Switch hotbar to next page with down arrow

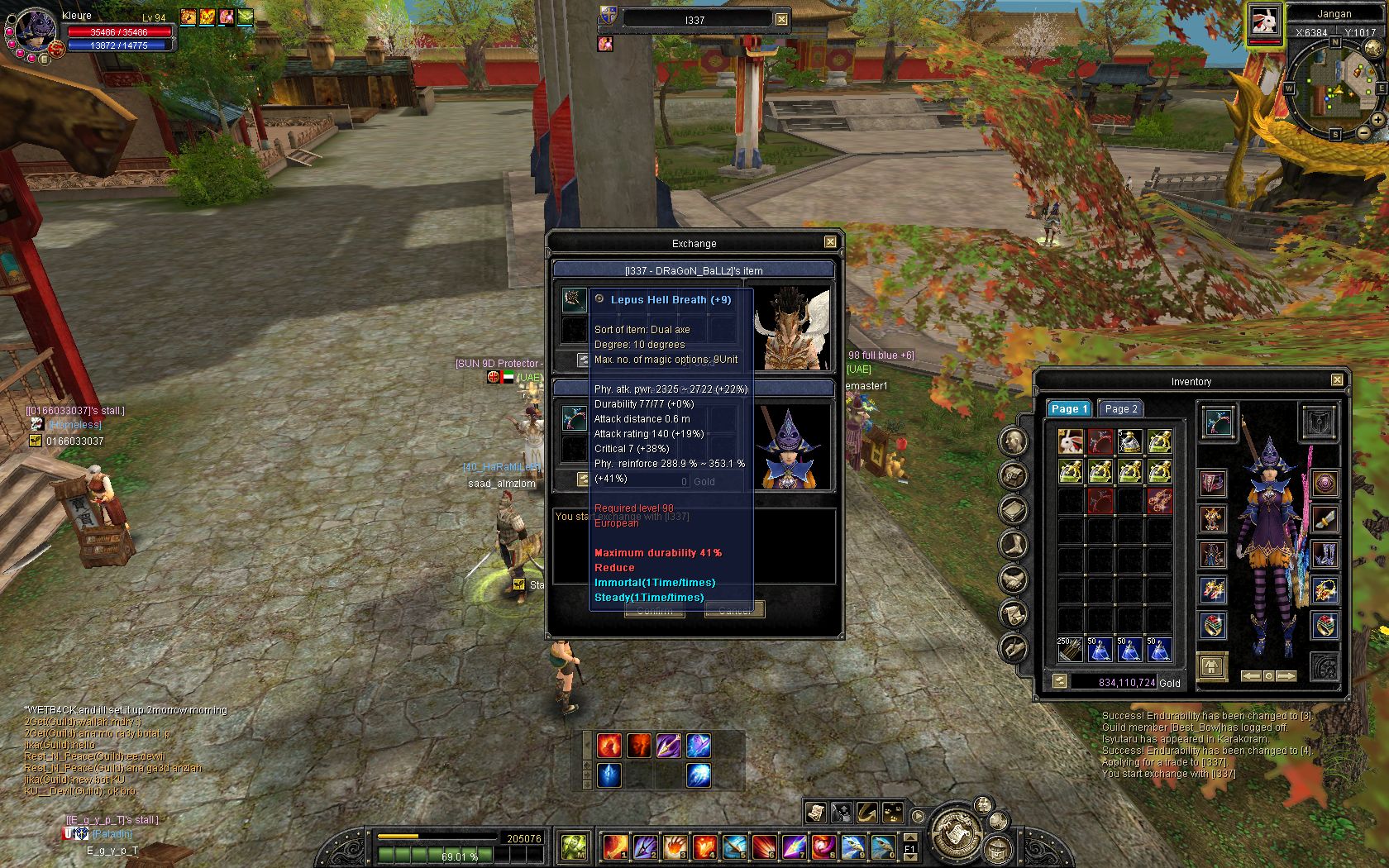click(910, 857)
